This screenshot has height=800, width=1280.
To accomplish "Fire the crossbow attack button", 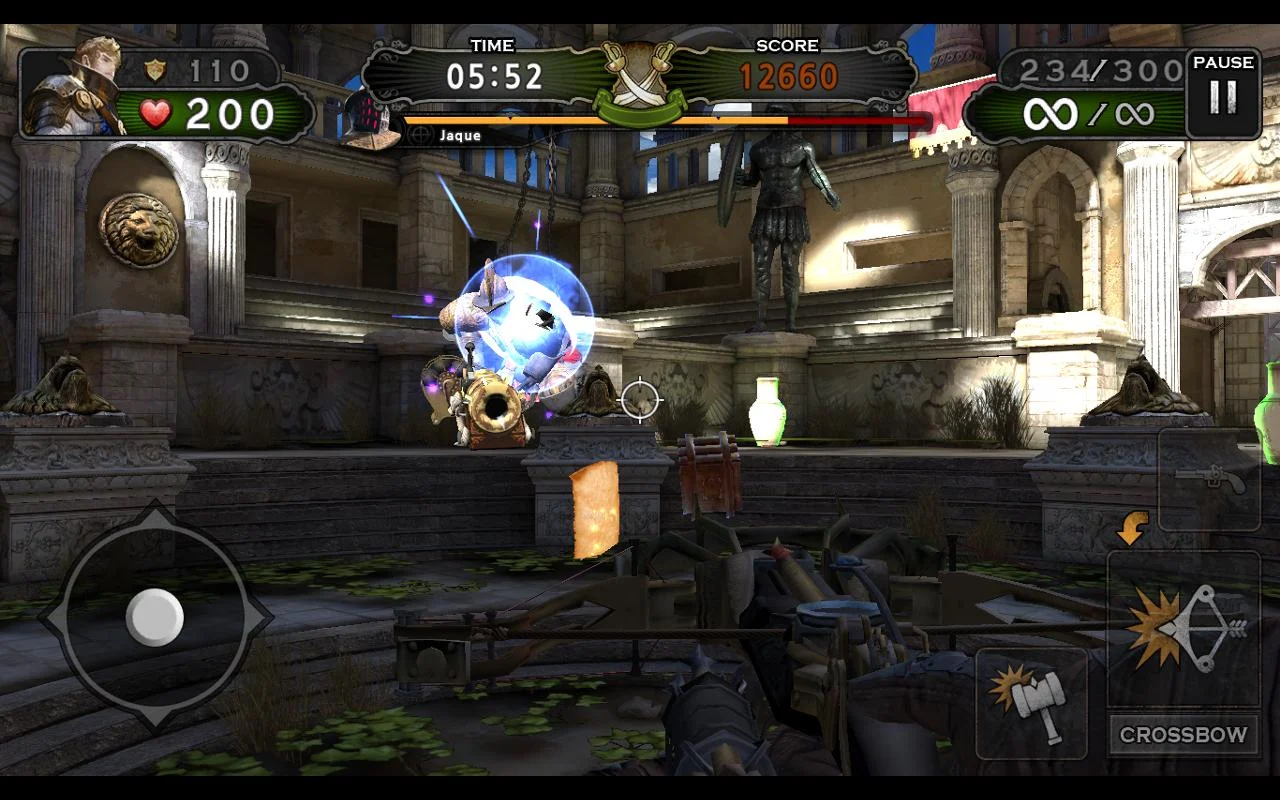I will click(x=1183, y=628).
